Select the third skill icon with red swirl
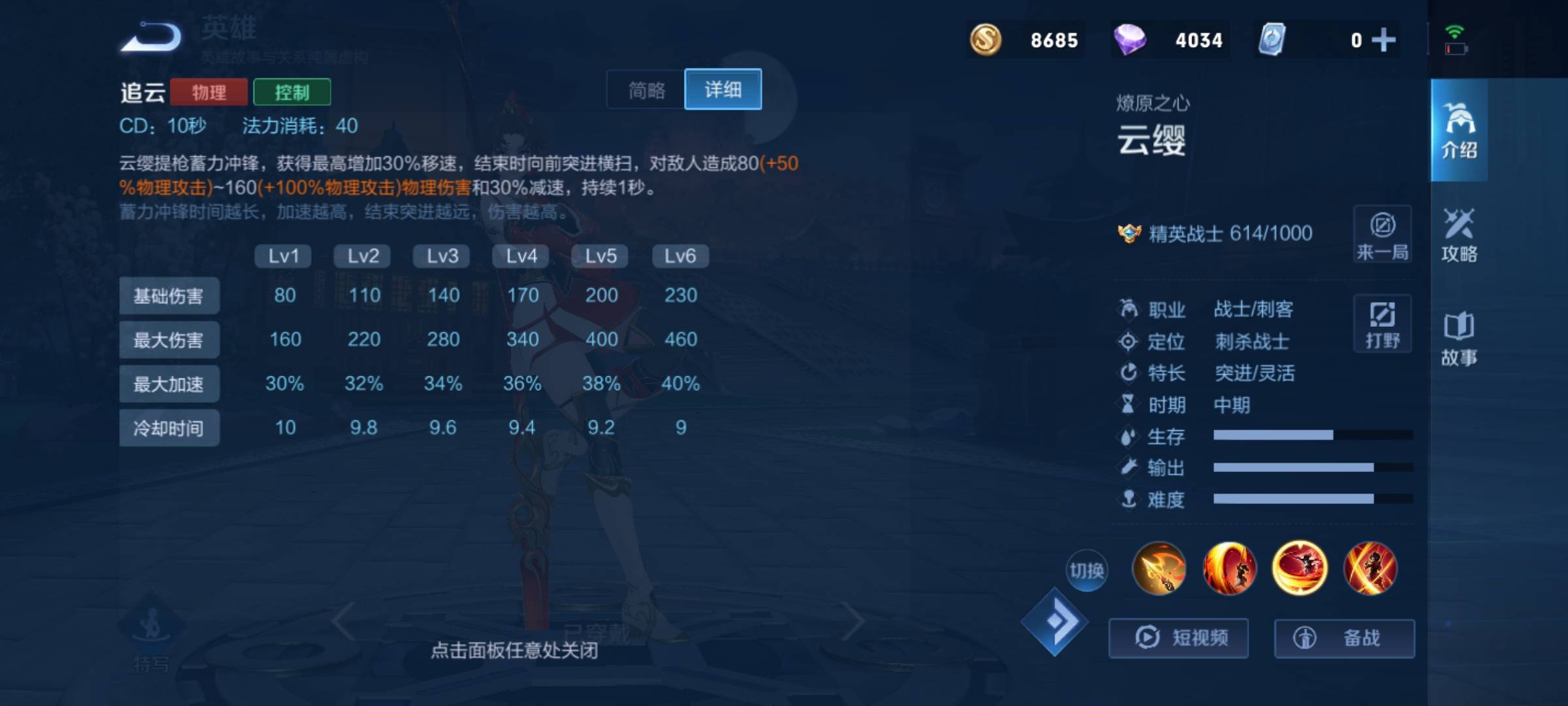The height and width of the screenshot is (706, 1568). pyautogui.click(x=1299, y=569)
